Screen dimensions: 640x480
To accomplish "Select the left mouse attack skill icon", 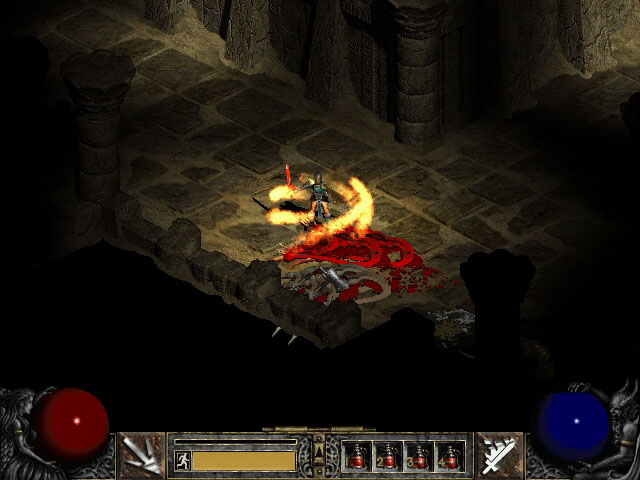I will coord(141,455).
